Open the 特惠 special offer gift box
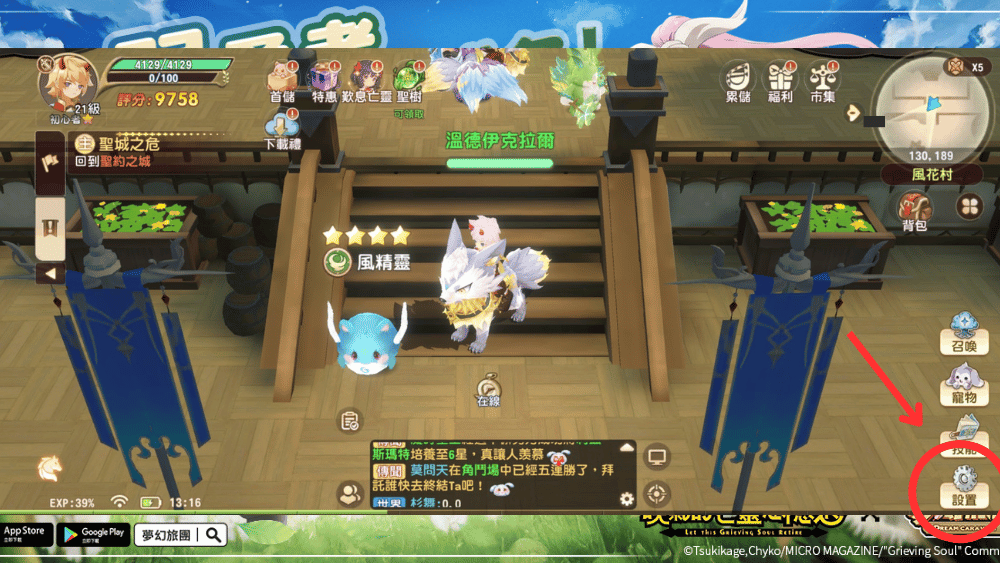 [x=323, y=80]
